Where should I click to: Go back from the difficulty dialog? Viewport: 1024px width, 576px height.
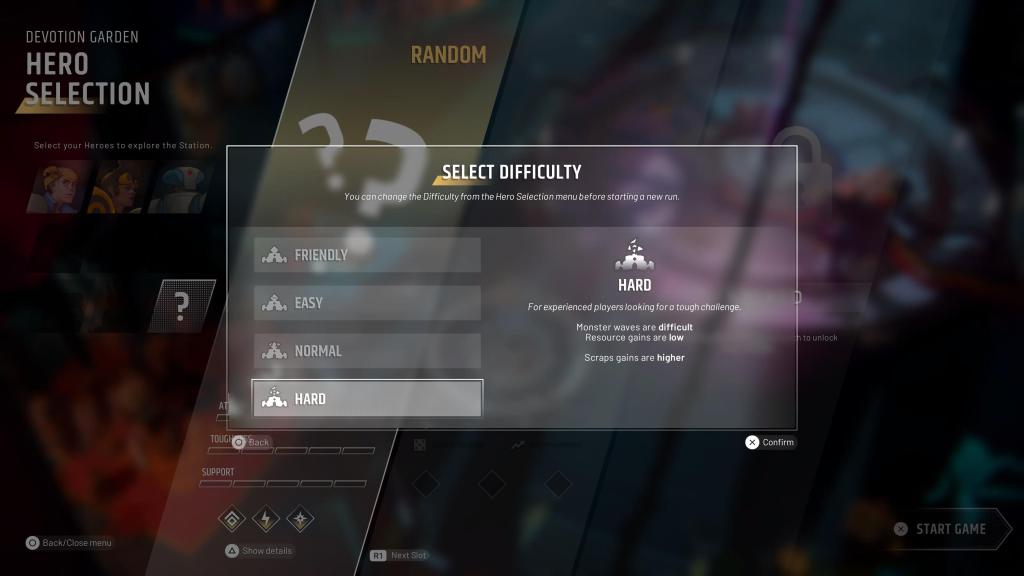251,442
